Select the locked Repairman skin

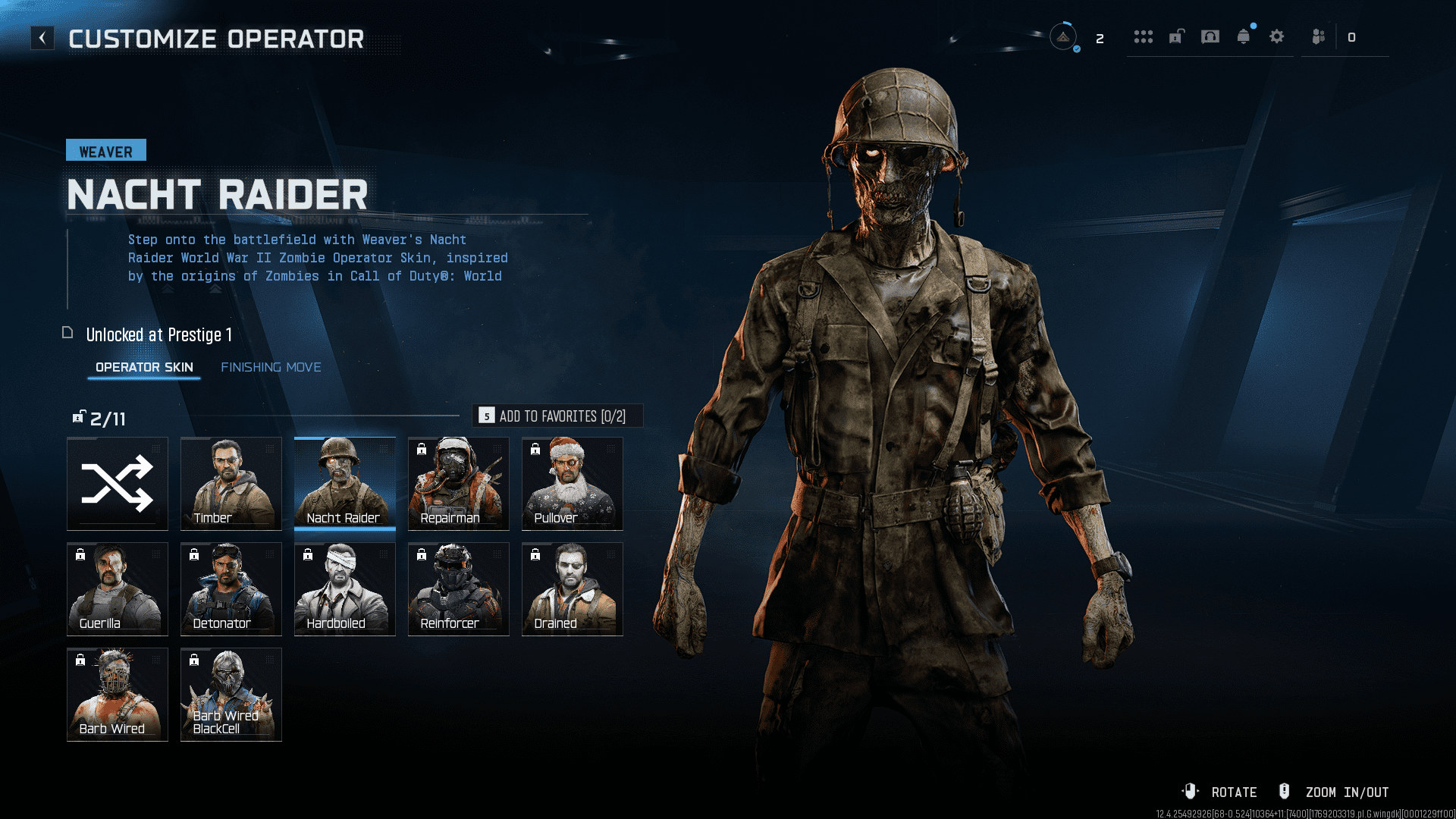pos(459,484)
